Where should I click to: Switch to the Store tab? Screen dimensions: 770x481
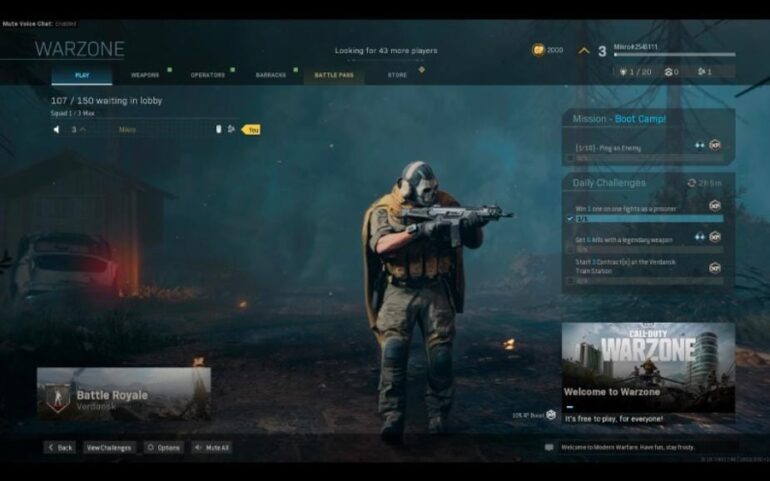(397, 75)
